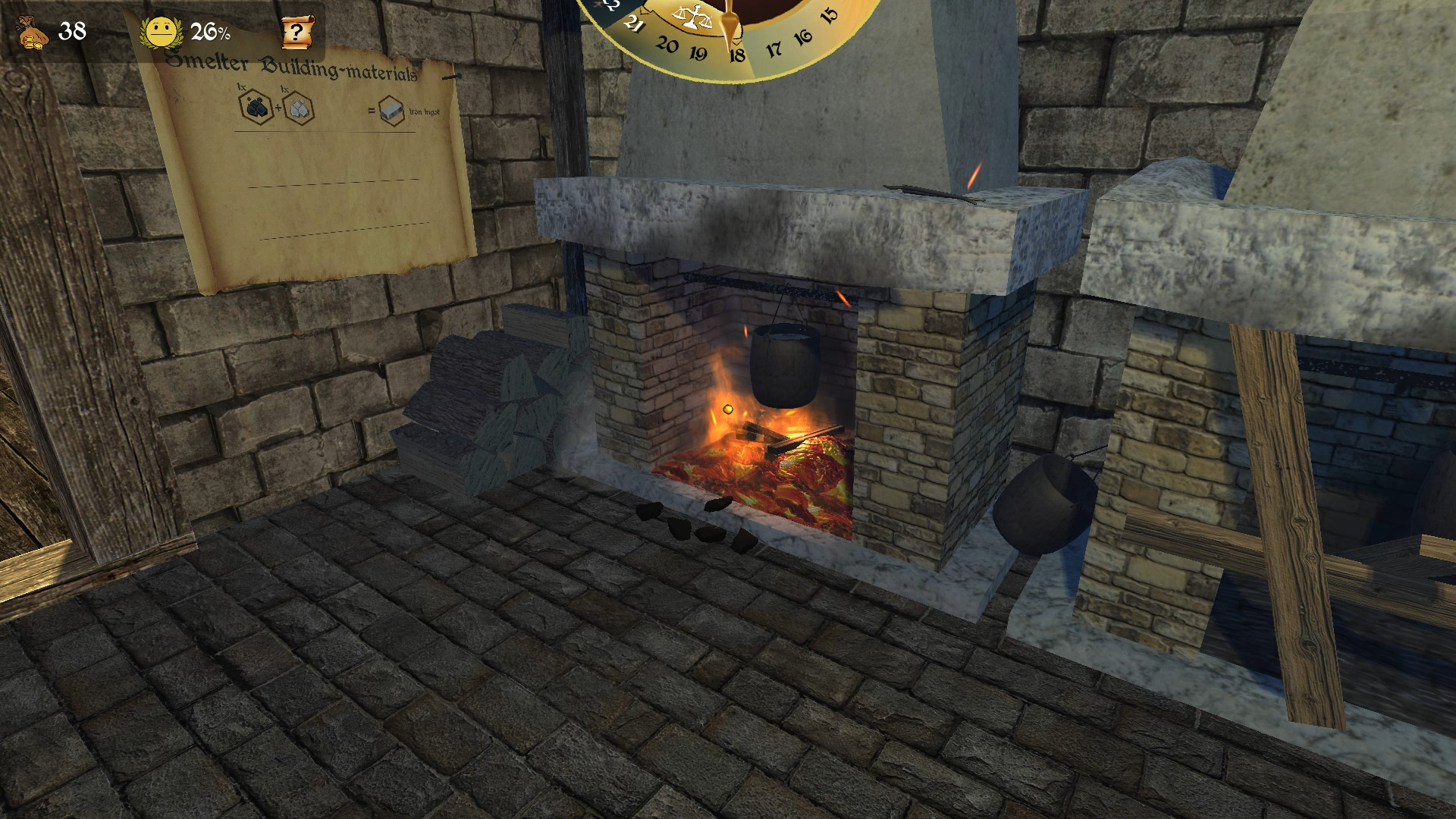Click the scales trade symbol on the clock wheel
This screenshot has width=1456, height=819.
click(x=692, y=17)
